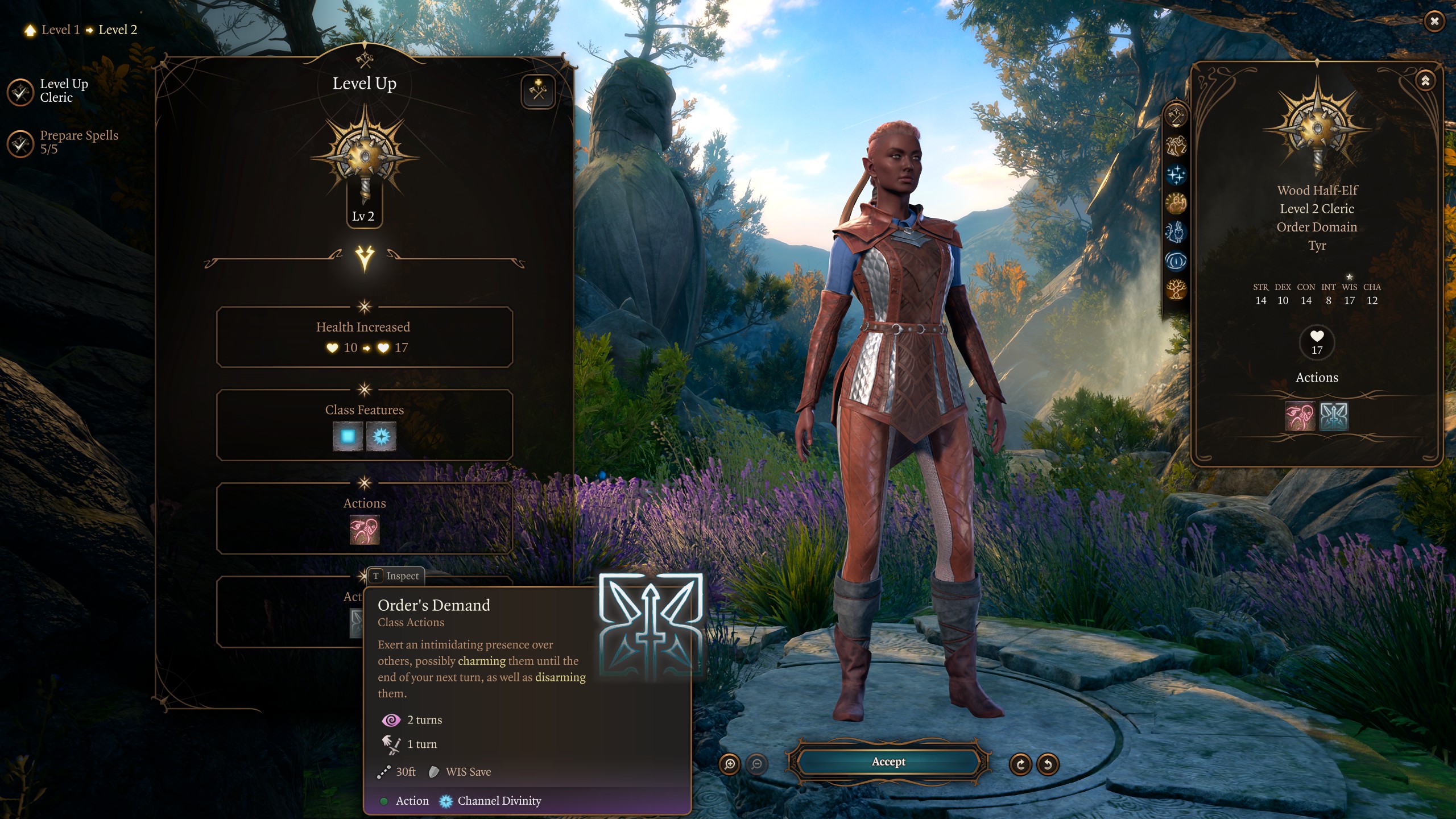
Task: Open the multiclass button with crossed hammers
Action: point(537,91)
